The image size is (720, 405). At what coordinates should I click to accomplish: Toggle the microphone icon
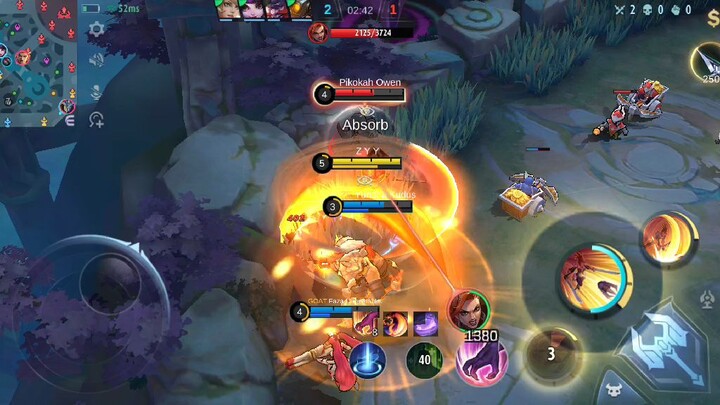pos(97,90)
